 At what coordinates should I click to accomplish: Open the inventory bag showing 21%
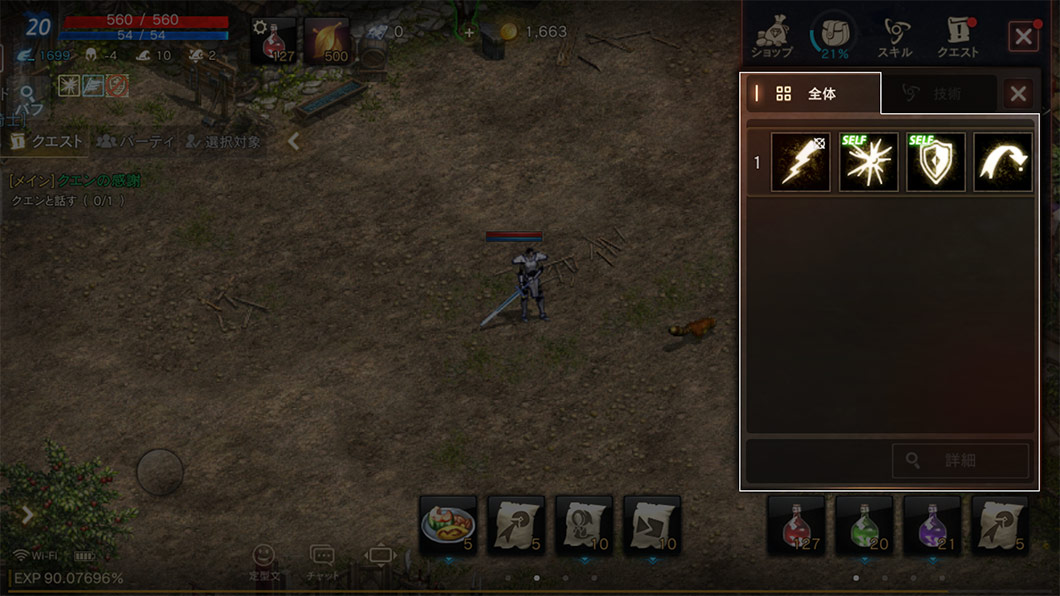(x=832, y=35)
